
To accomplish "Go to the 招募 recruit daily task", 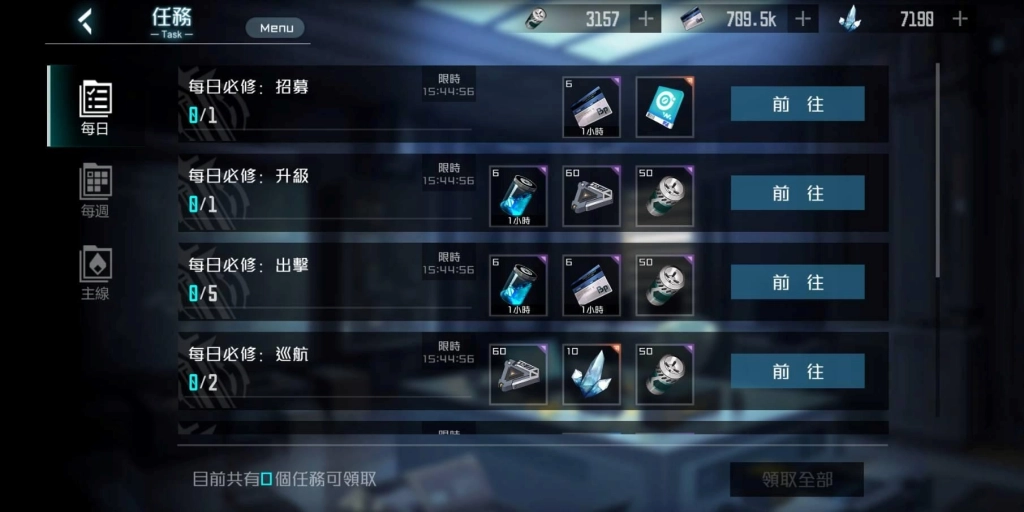I will (797, 104).
